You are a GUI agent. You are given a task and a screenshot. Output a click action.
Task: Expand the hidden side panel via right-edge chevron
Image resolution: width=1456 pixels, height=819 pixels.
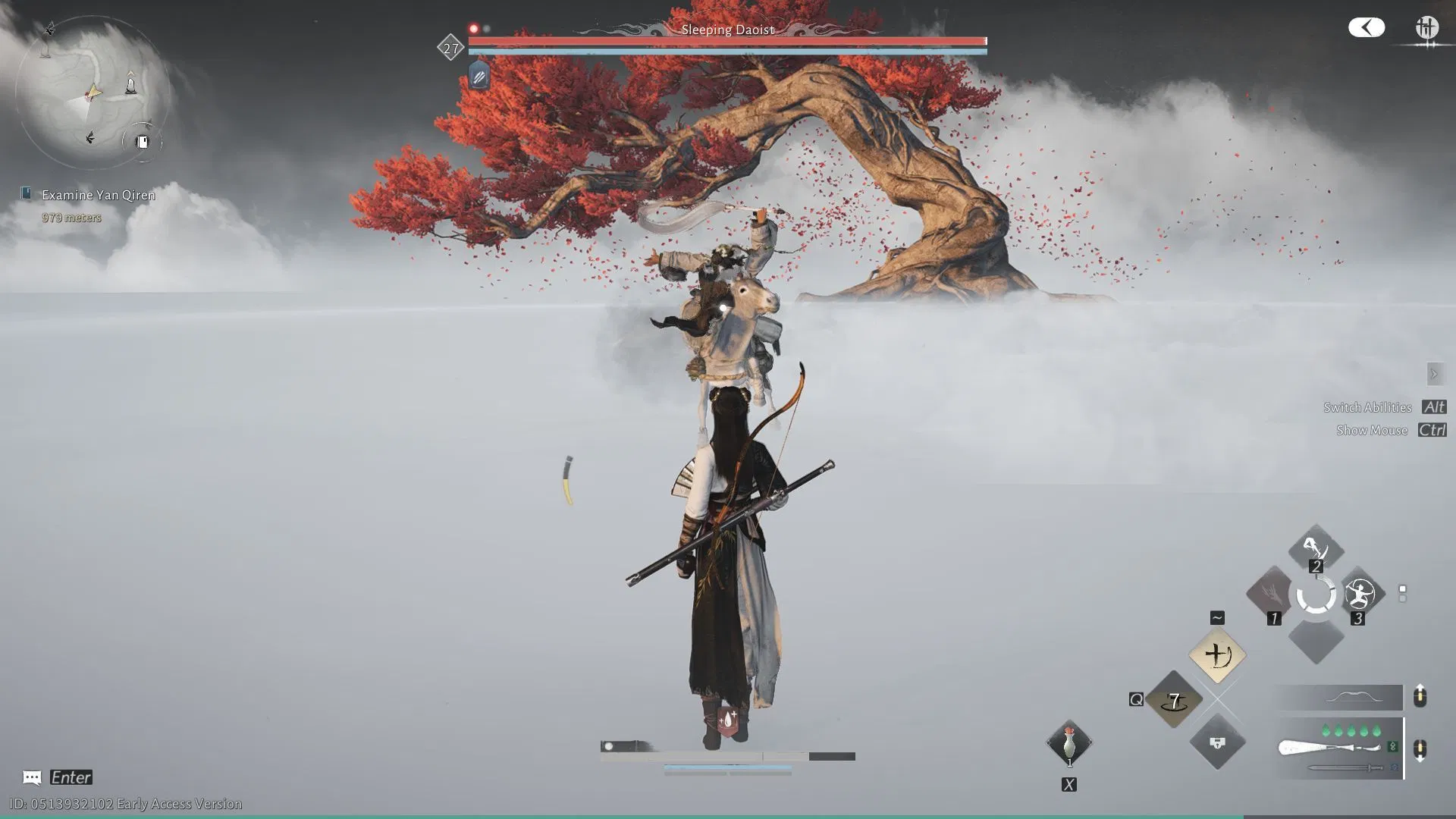click(1435, 374)
